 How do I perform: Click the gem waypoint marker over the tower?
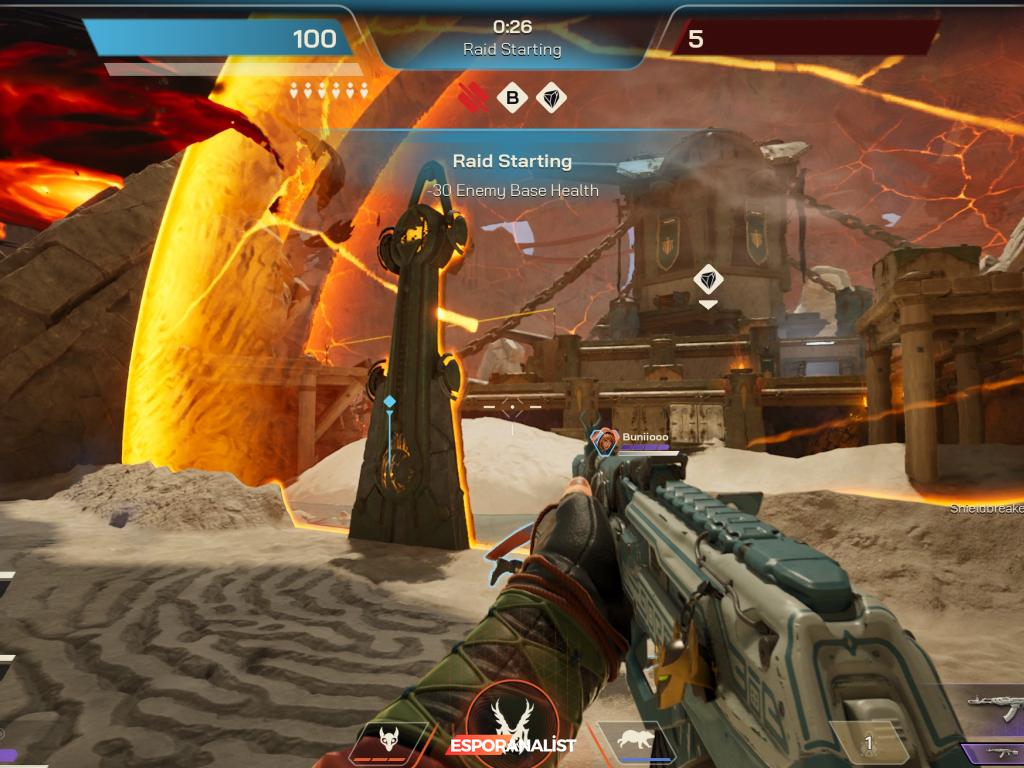[x=708, y=279]
